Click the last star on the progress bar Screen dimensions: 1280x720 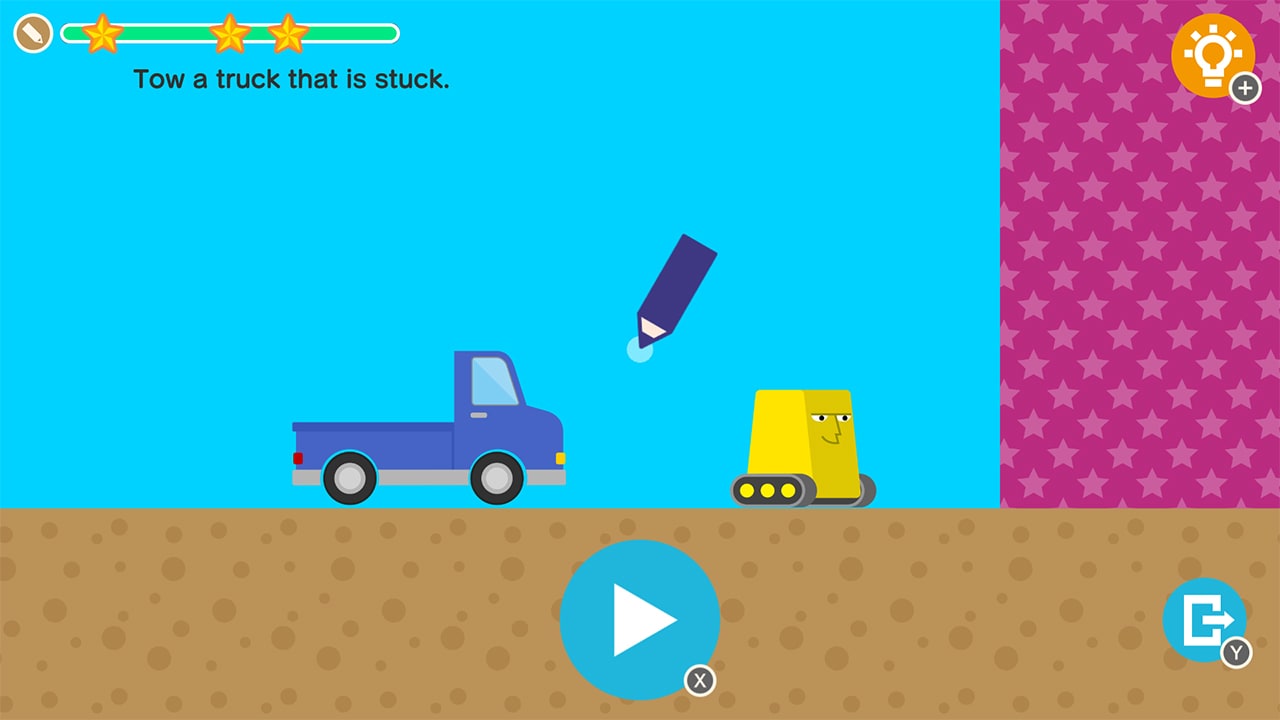click(289, 33)
